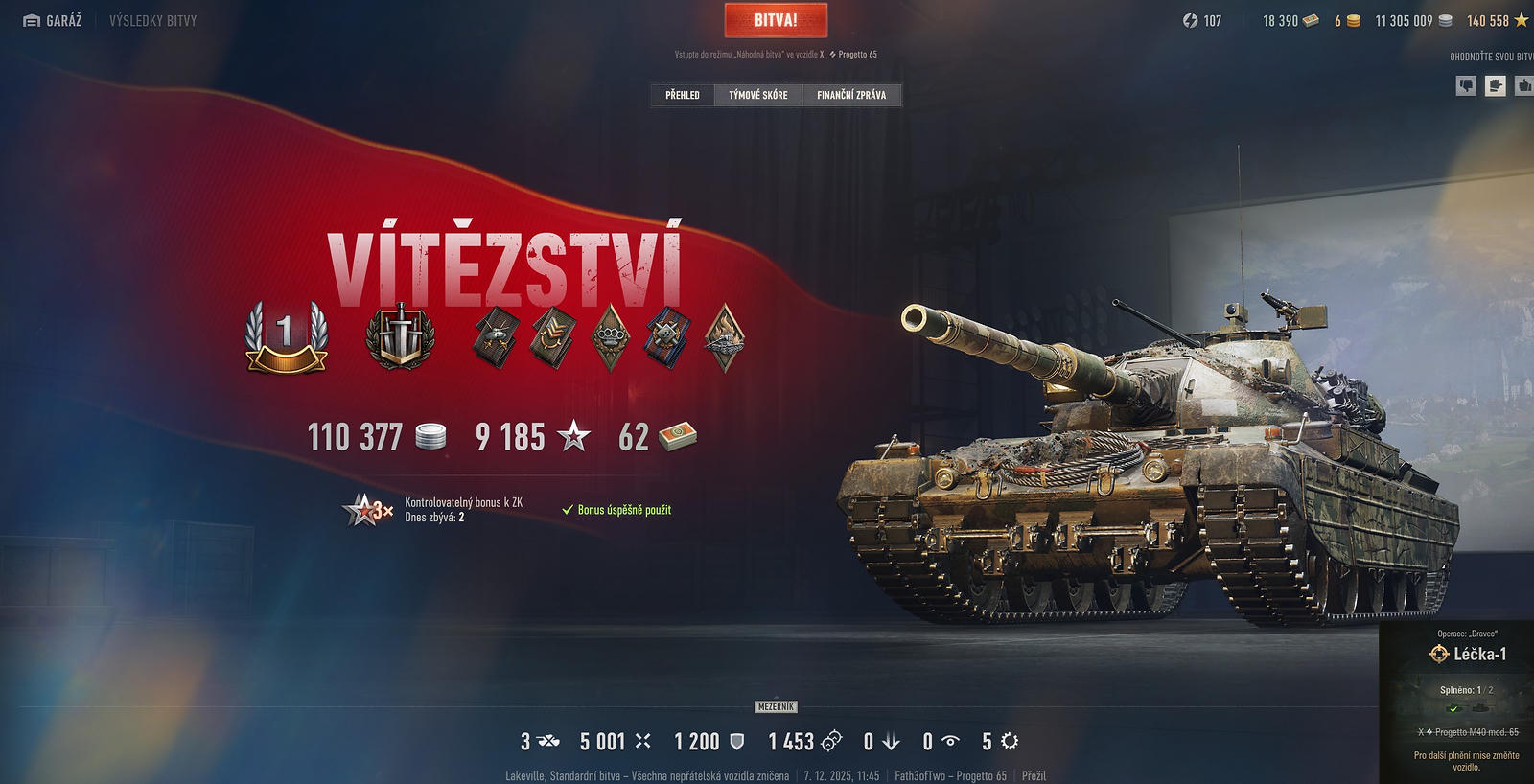This screenshot has width=1534, height=784.
Task: Open the bonds balance showing 18 390
Action: [1290, 20]
